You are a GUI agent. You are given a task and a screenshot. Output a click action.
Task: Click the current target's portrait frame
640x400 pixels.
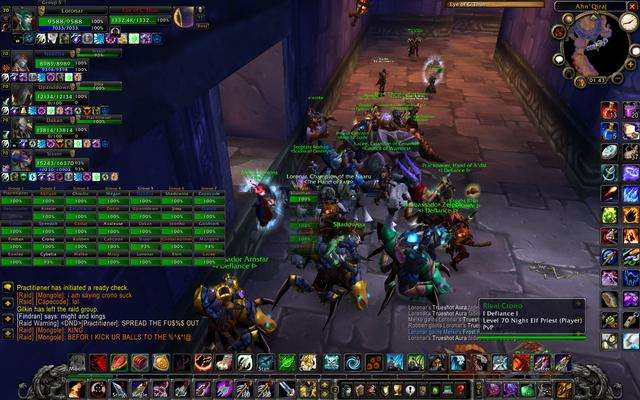click(183, 17)
